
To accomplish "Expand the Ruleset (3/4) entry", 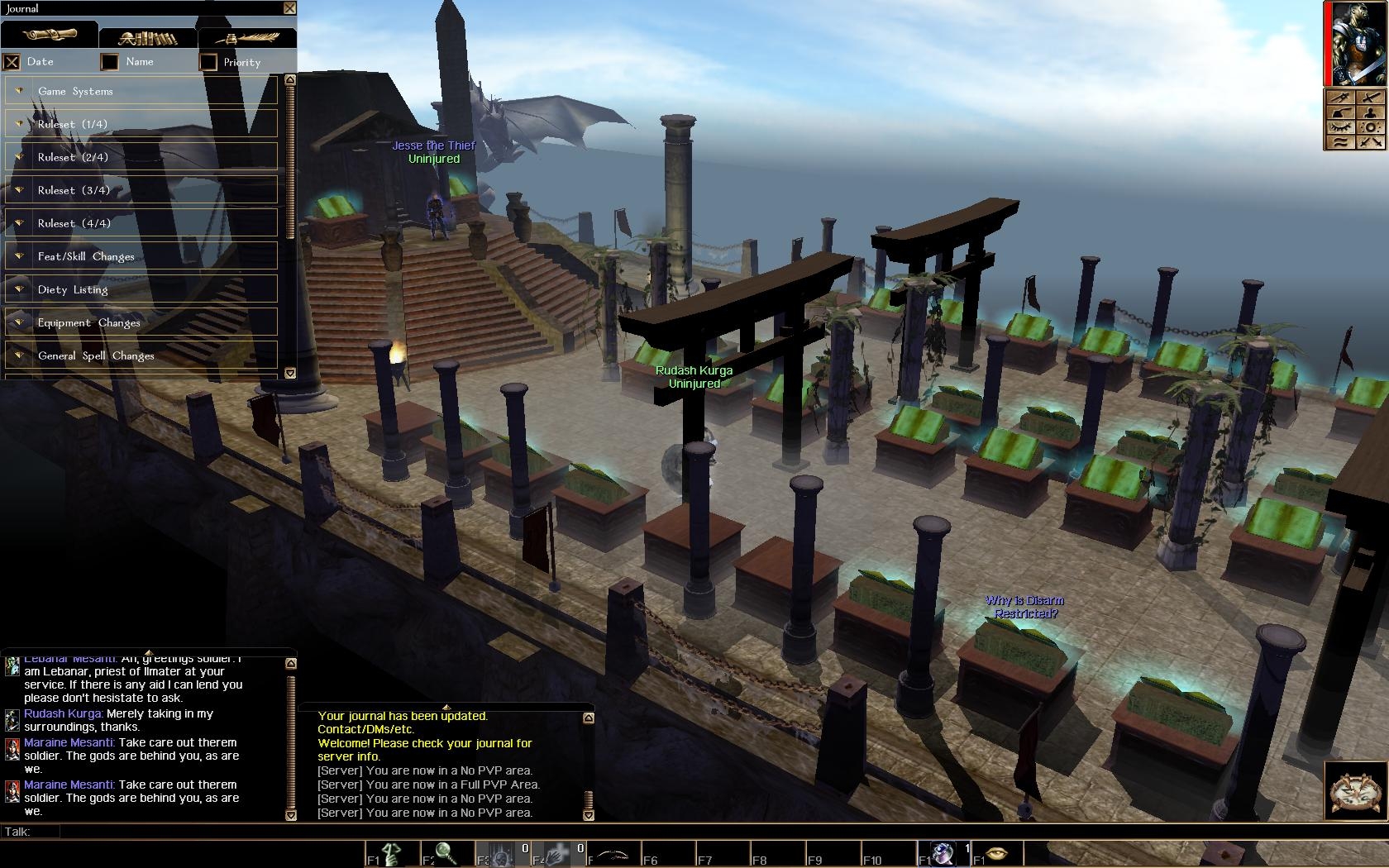I will tap(141, 190).
